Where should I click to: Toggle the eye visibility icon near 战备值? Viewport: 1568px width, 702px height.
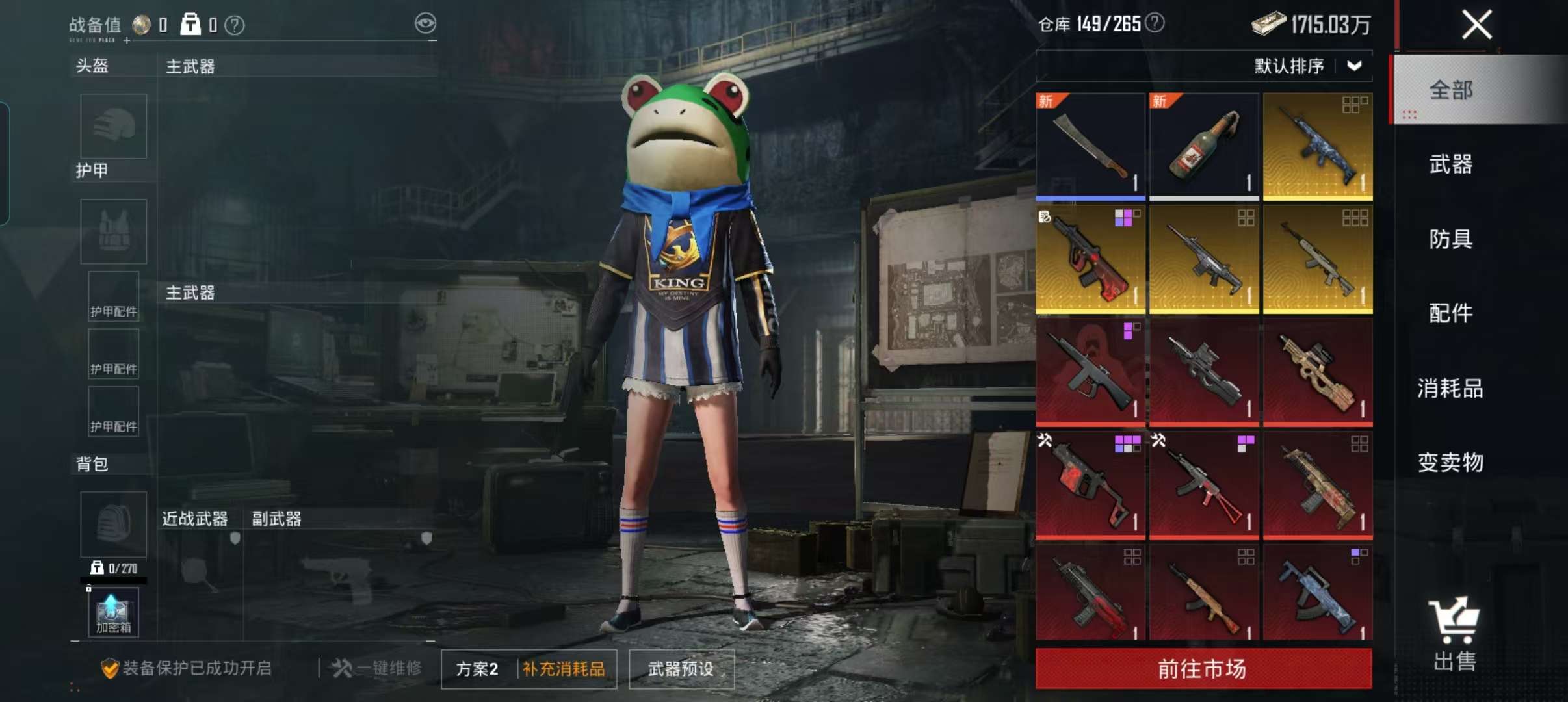point(426,23)
